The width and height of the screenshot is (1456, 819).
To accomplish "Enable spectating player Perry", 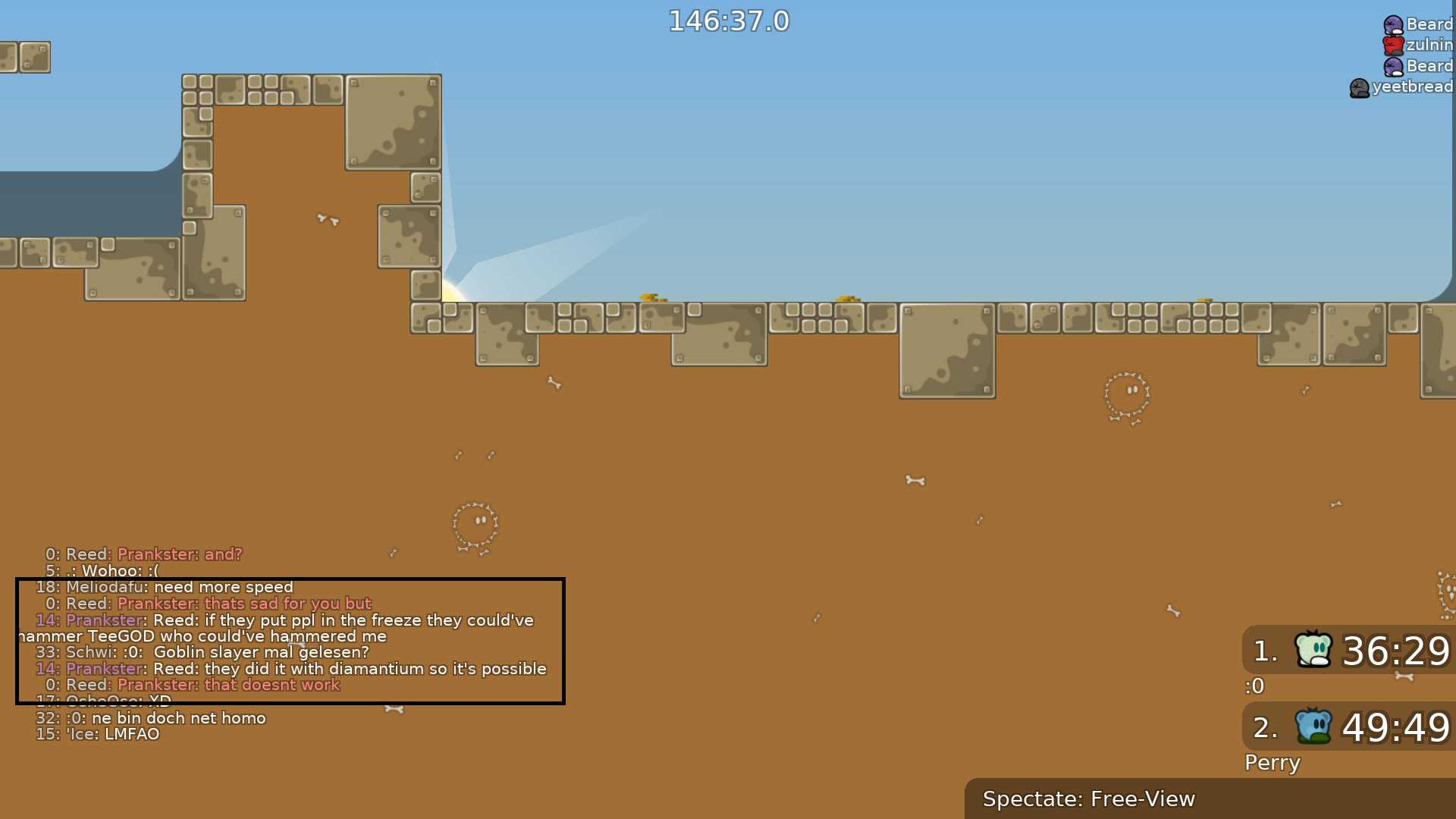I will click(1272, 763).
